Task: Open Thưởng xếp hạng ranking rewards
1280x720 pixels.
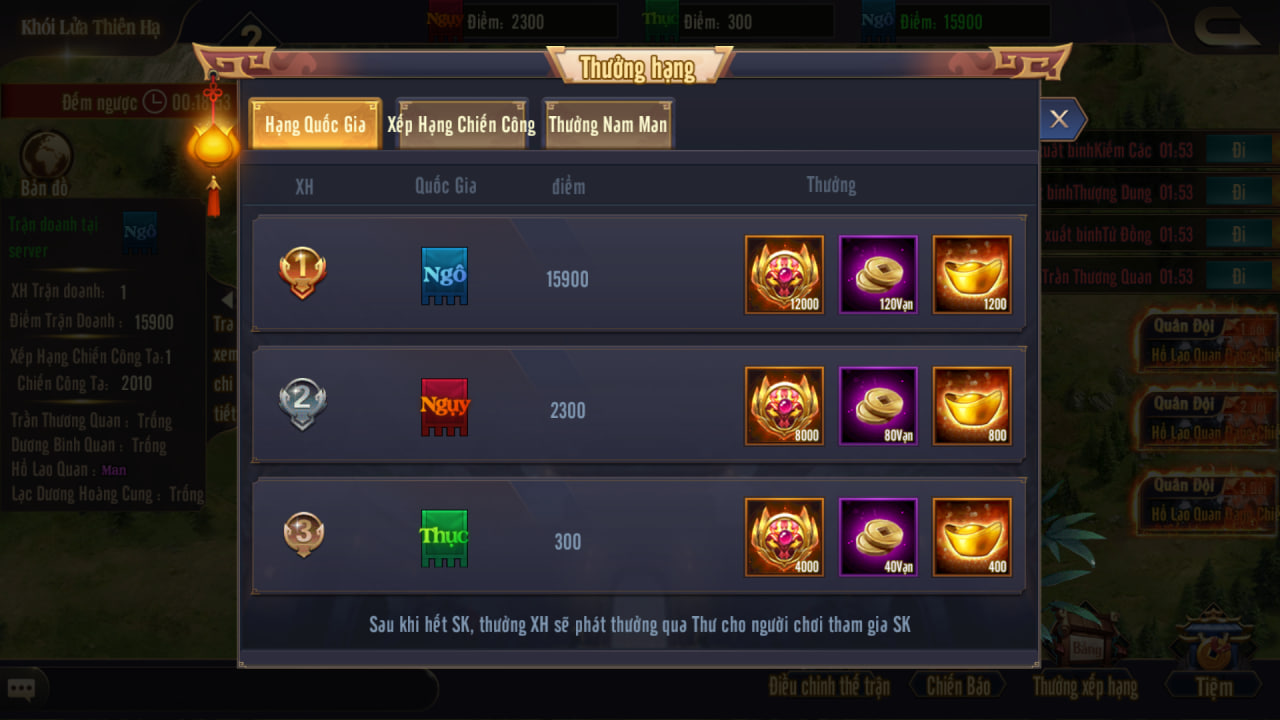Action: click(1085, 686)
